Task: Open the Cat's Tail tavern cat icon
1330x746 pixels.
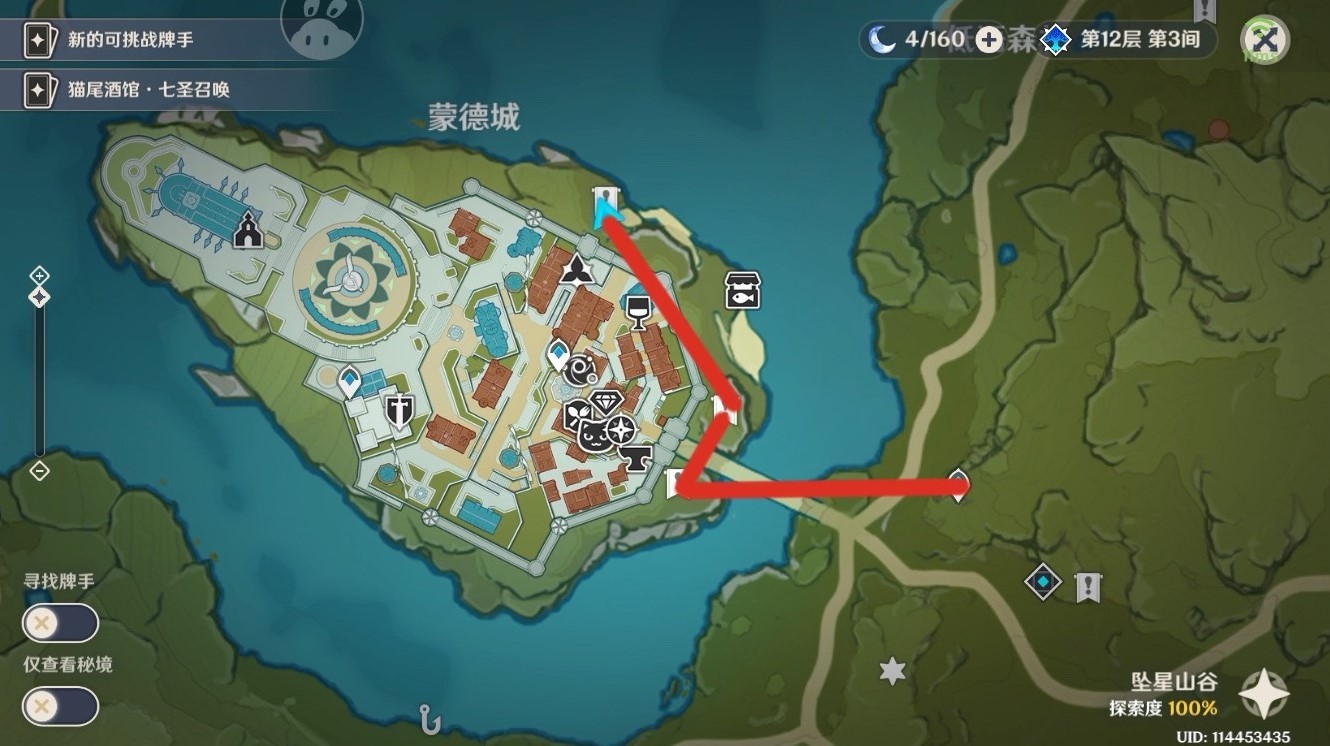Action: [595, 434]
